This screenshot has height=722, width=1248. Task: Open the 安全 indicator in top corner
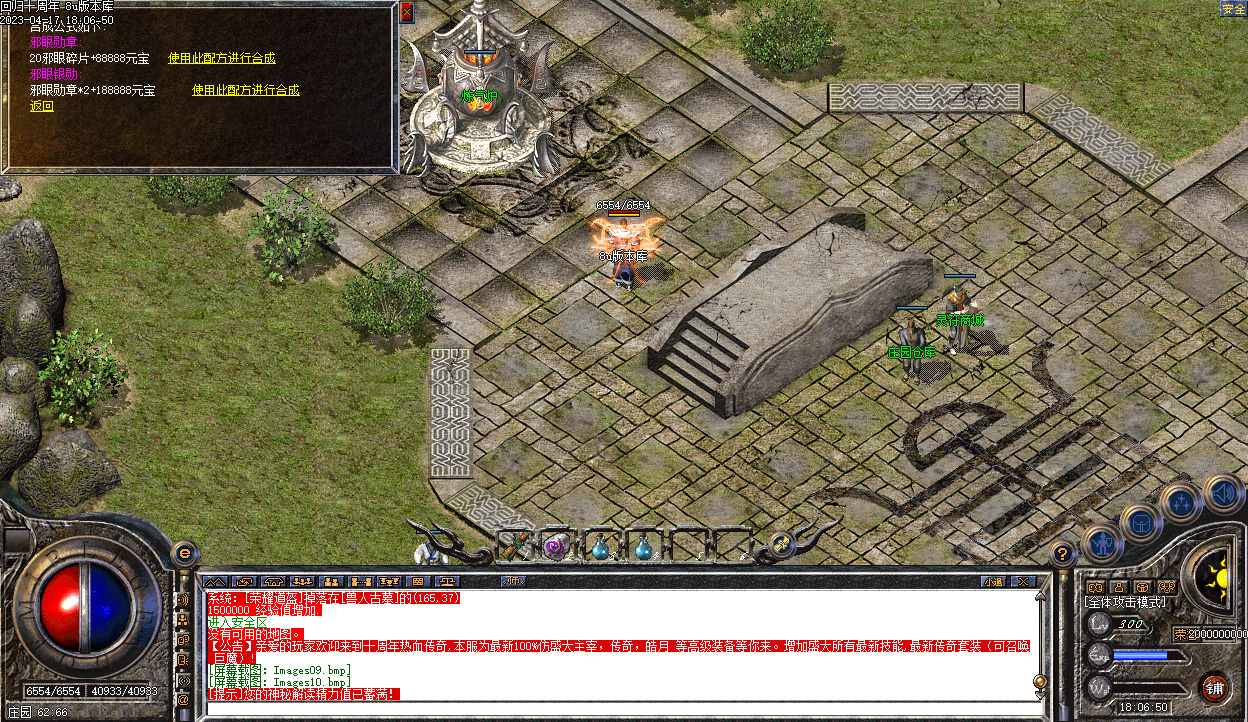(x=1232, y=9)
